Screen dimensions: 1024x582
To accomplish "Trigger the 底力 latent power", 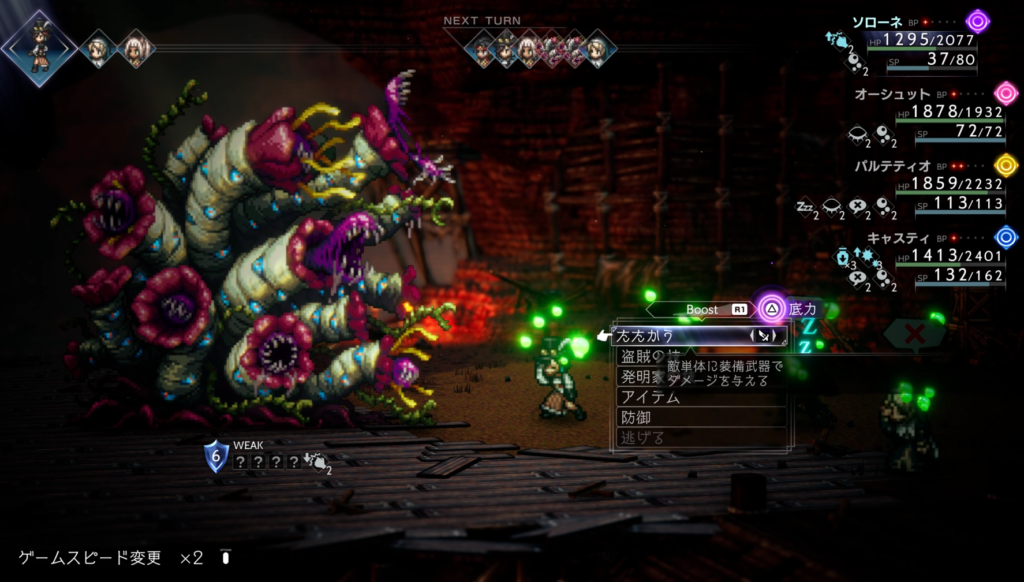I will (789, 309).
